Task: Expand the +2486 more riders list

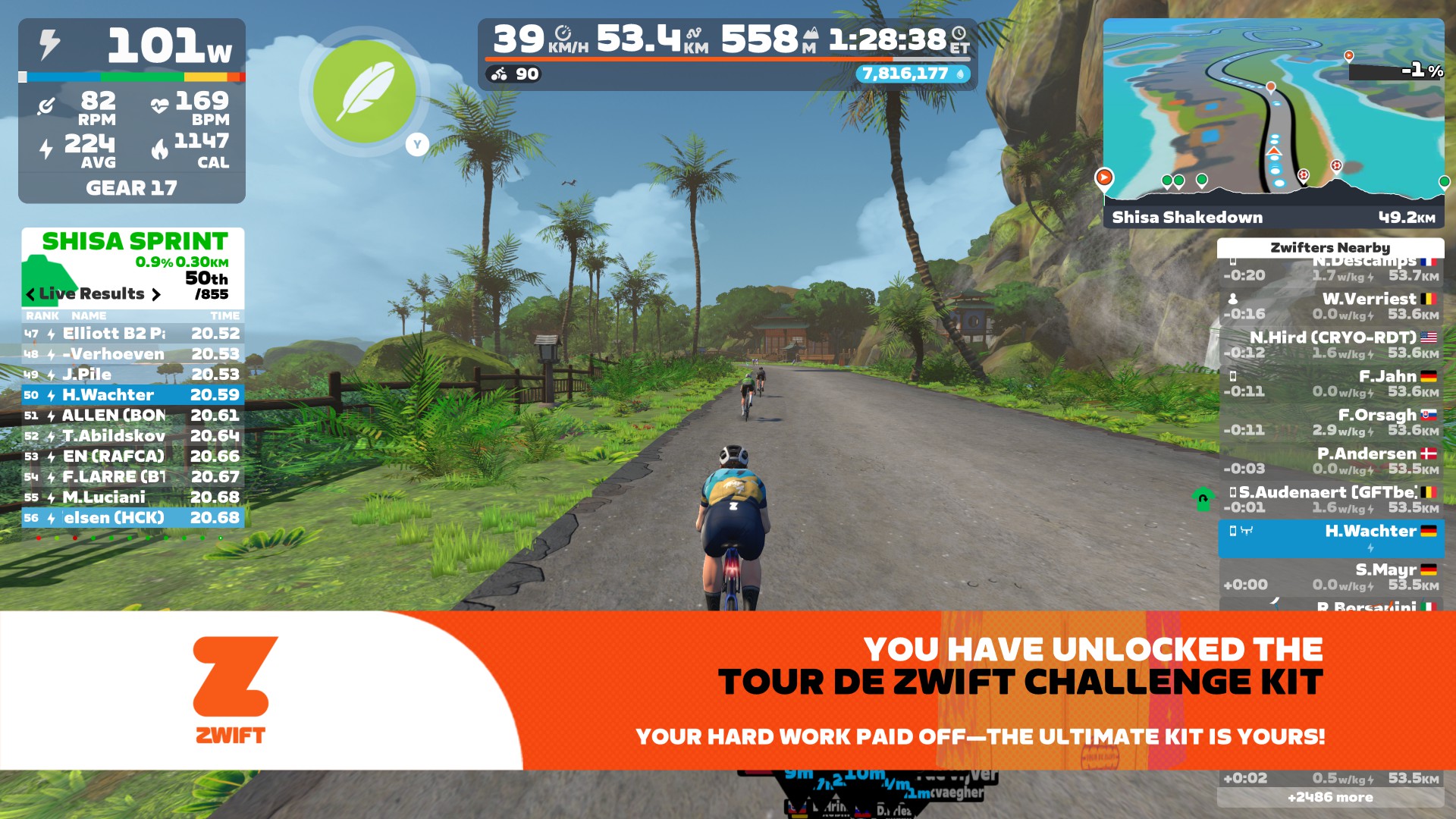Action: pos(1330,797)
